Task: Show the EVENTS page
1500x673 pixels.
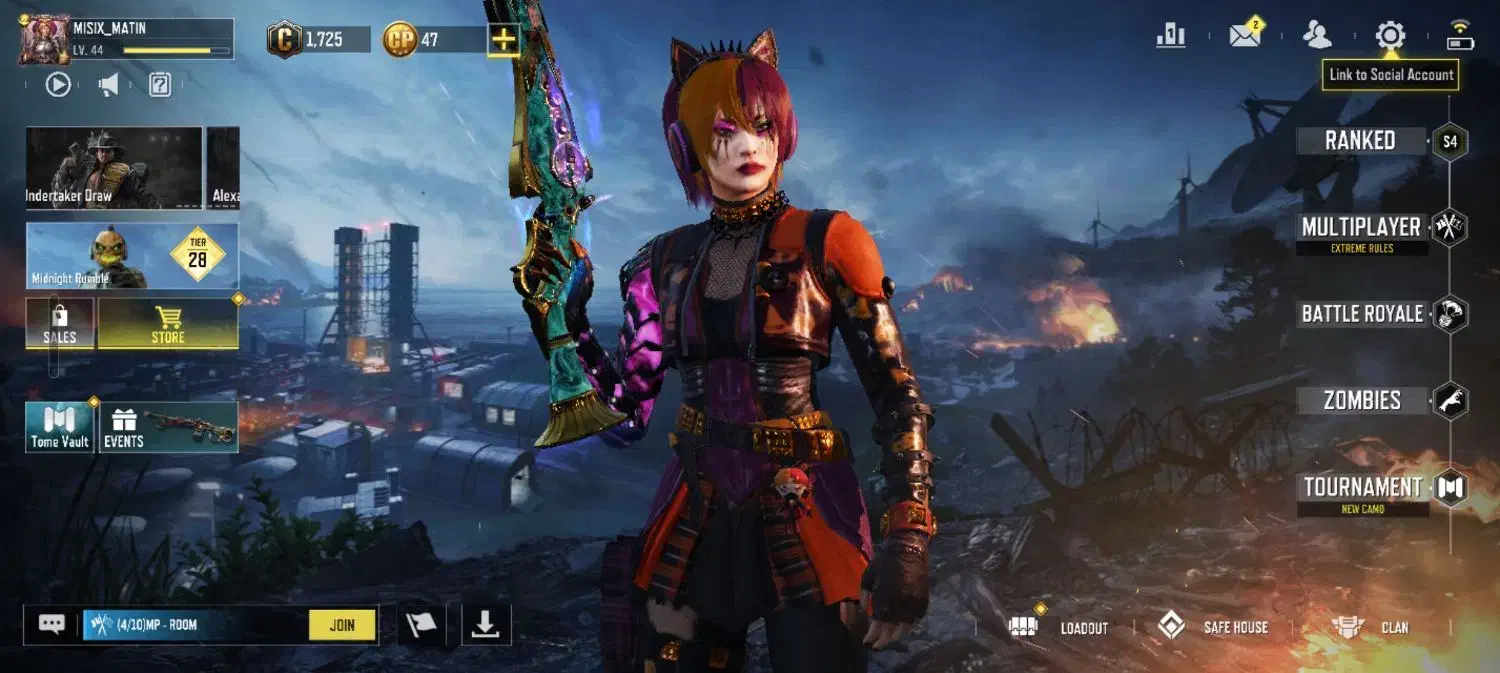Action: click(168, 427)
